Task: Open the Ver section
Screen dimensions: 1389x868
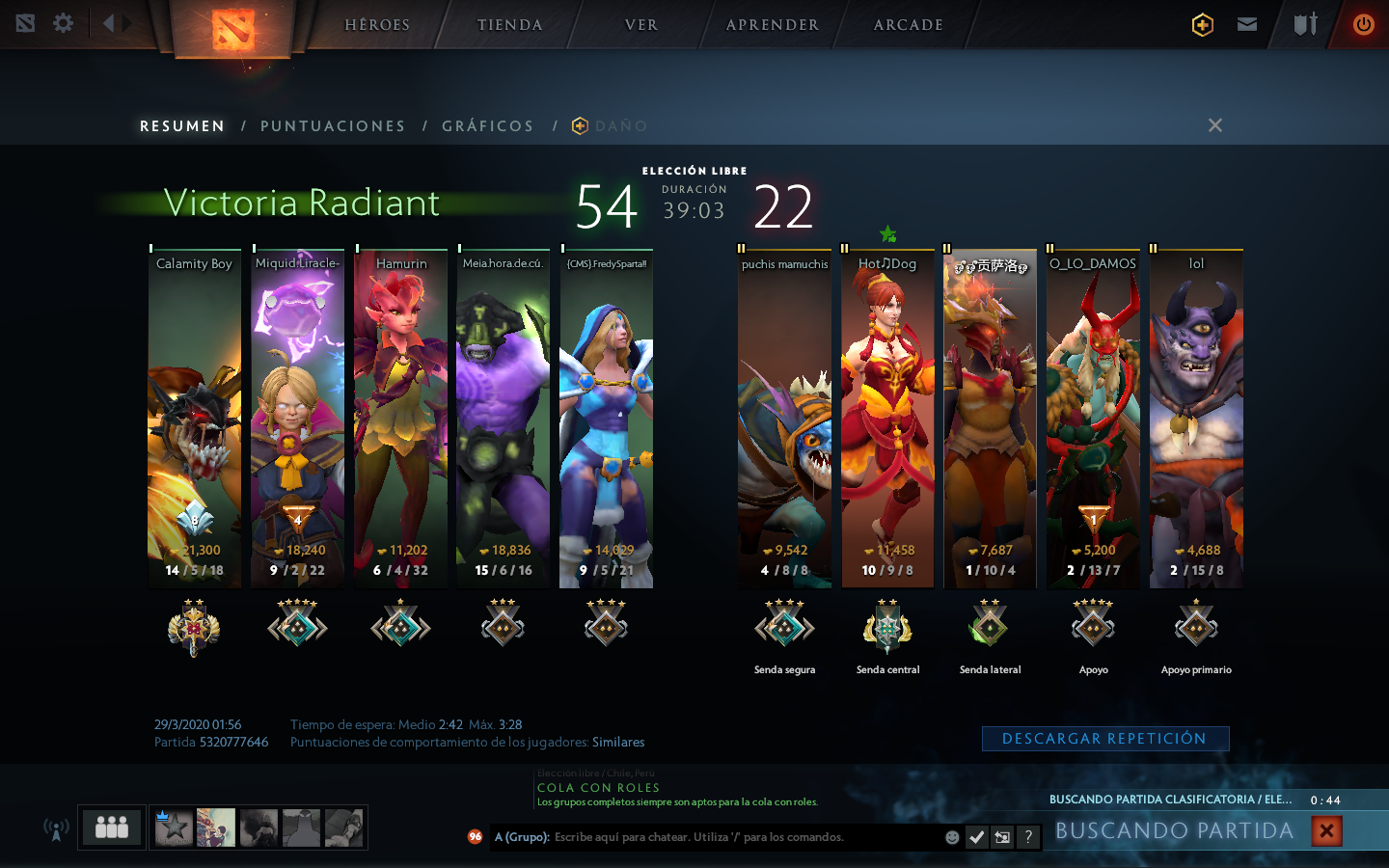Action: click(x=641, y=25)
